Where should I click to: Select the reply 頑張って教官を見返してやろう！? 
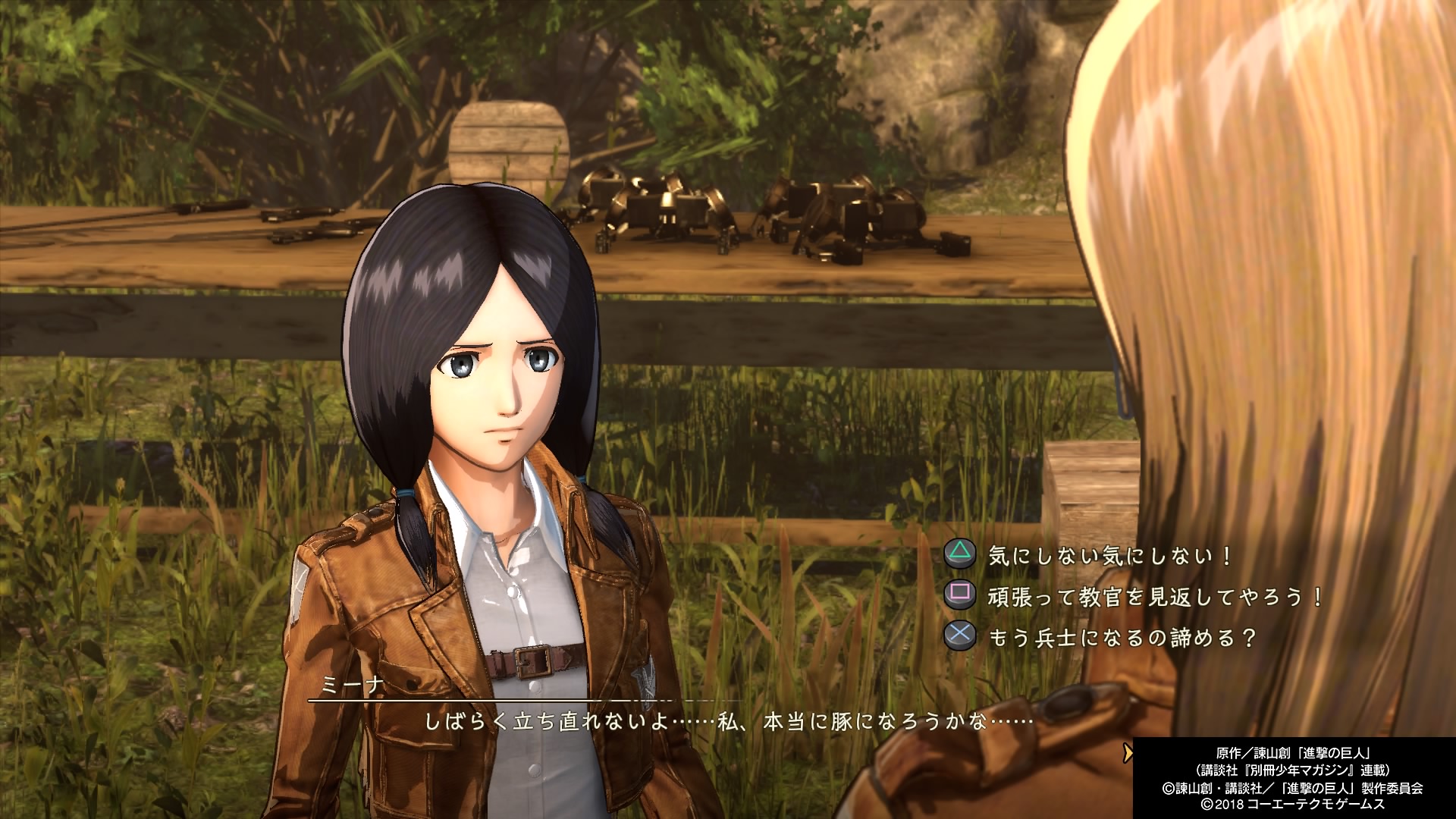tap(1154, 597)
